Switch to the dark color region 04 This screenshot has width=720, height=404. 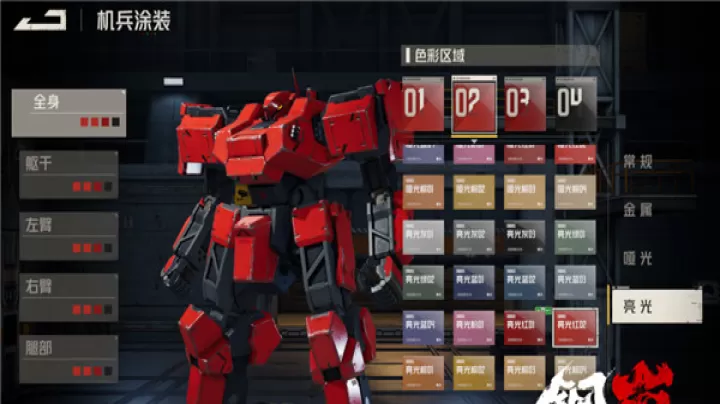575,104
